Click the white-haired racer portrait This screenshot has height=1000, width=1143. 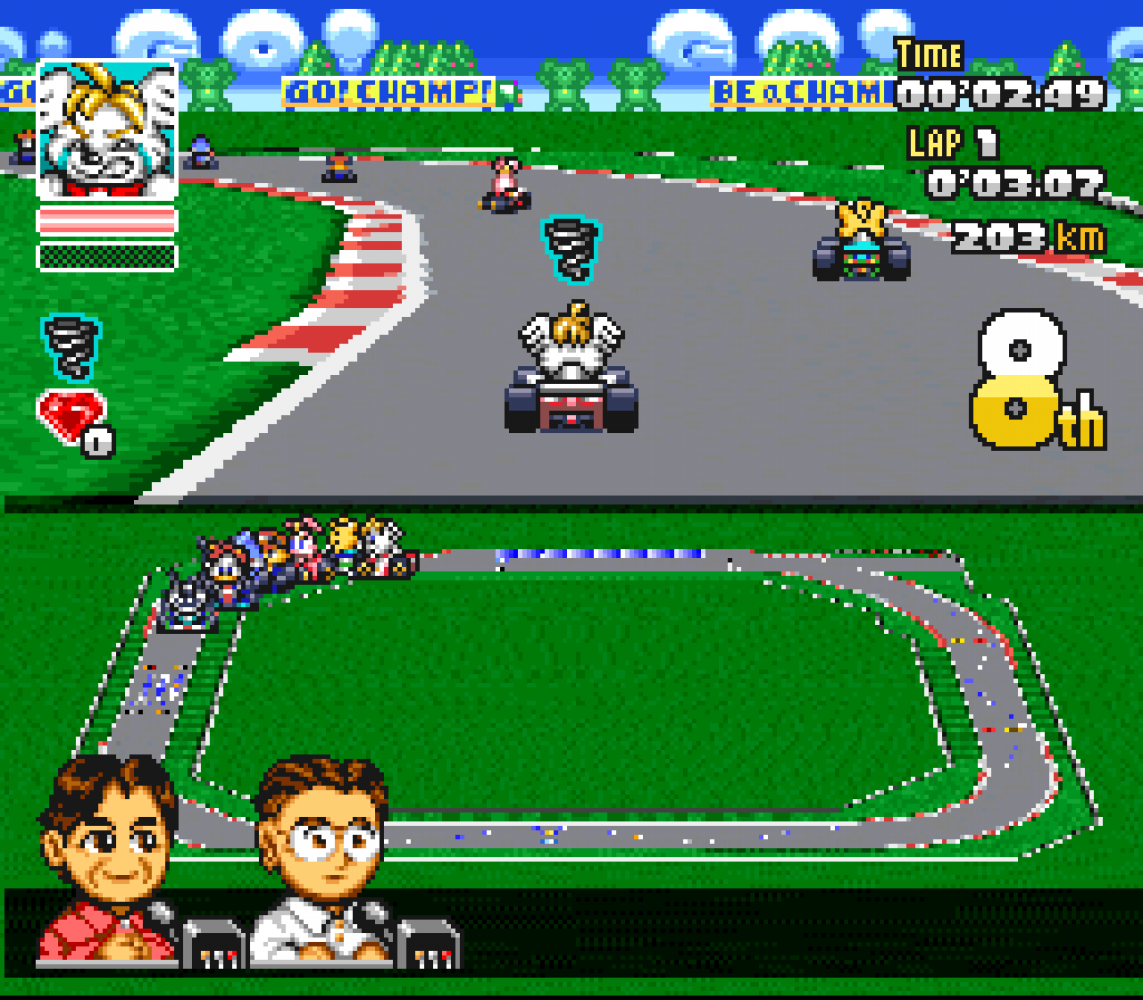(108, 128)
